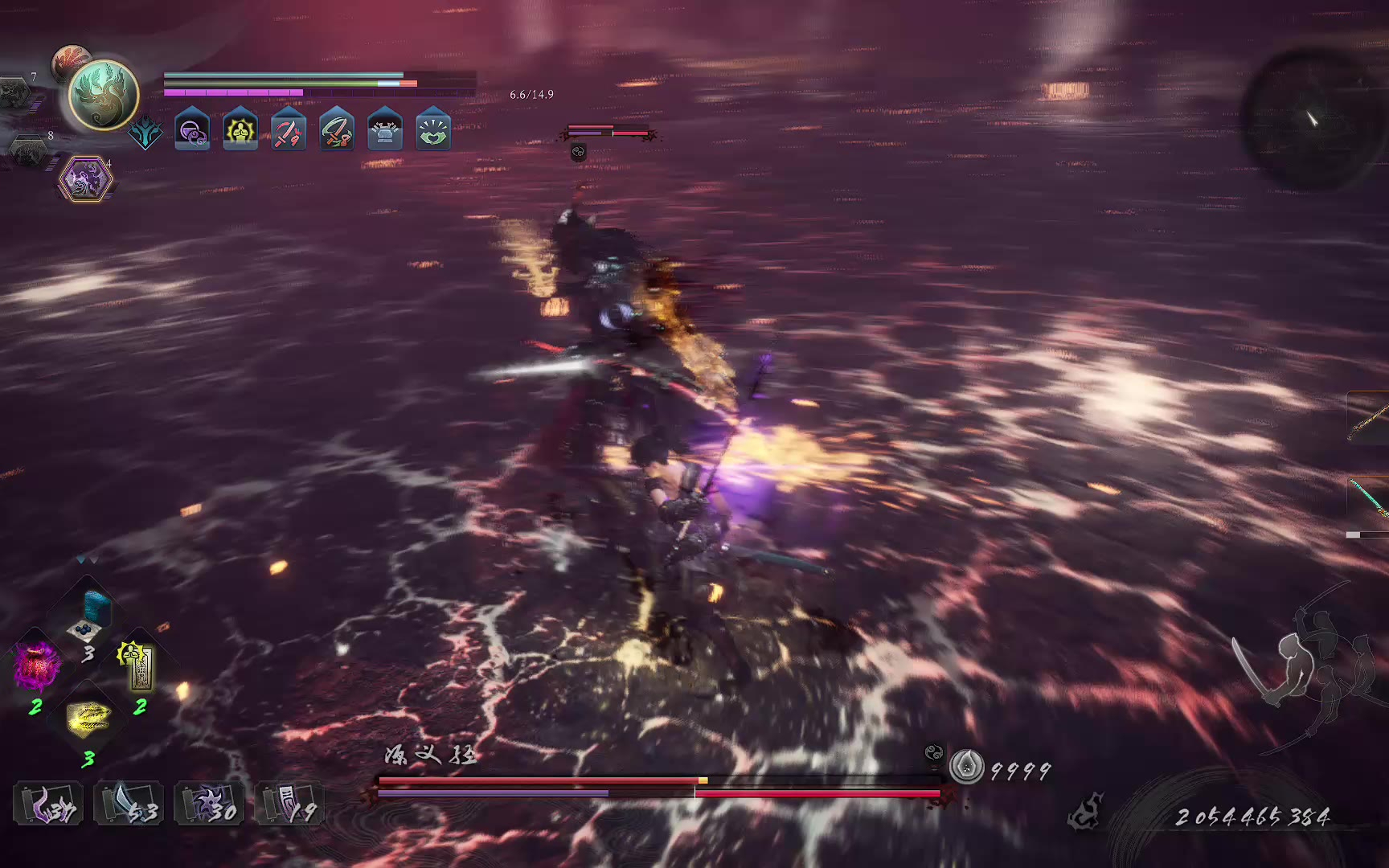The image size is (1389, 868).
Task: Select the glowing purple yokai ability hexagon
Action: click(84, 178)
